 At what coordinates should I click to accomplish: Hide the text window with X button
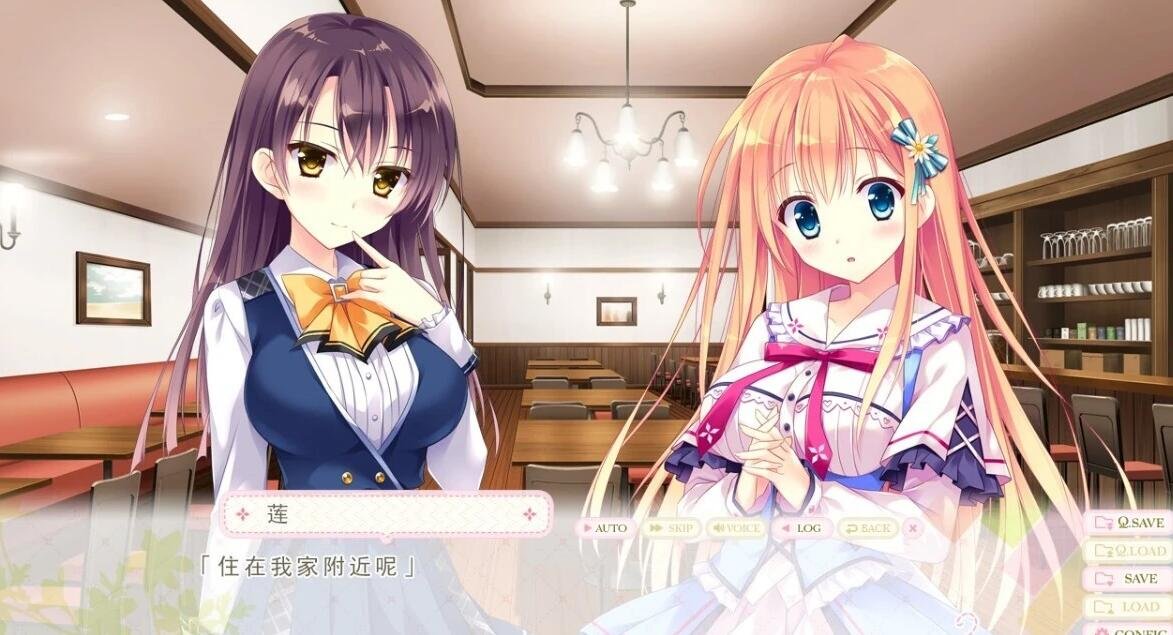912,528
